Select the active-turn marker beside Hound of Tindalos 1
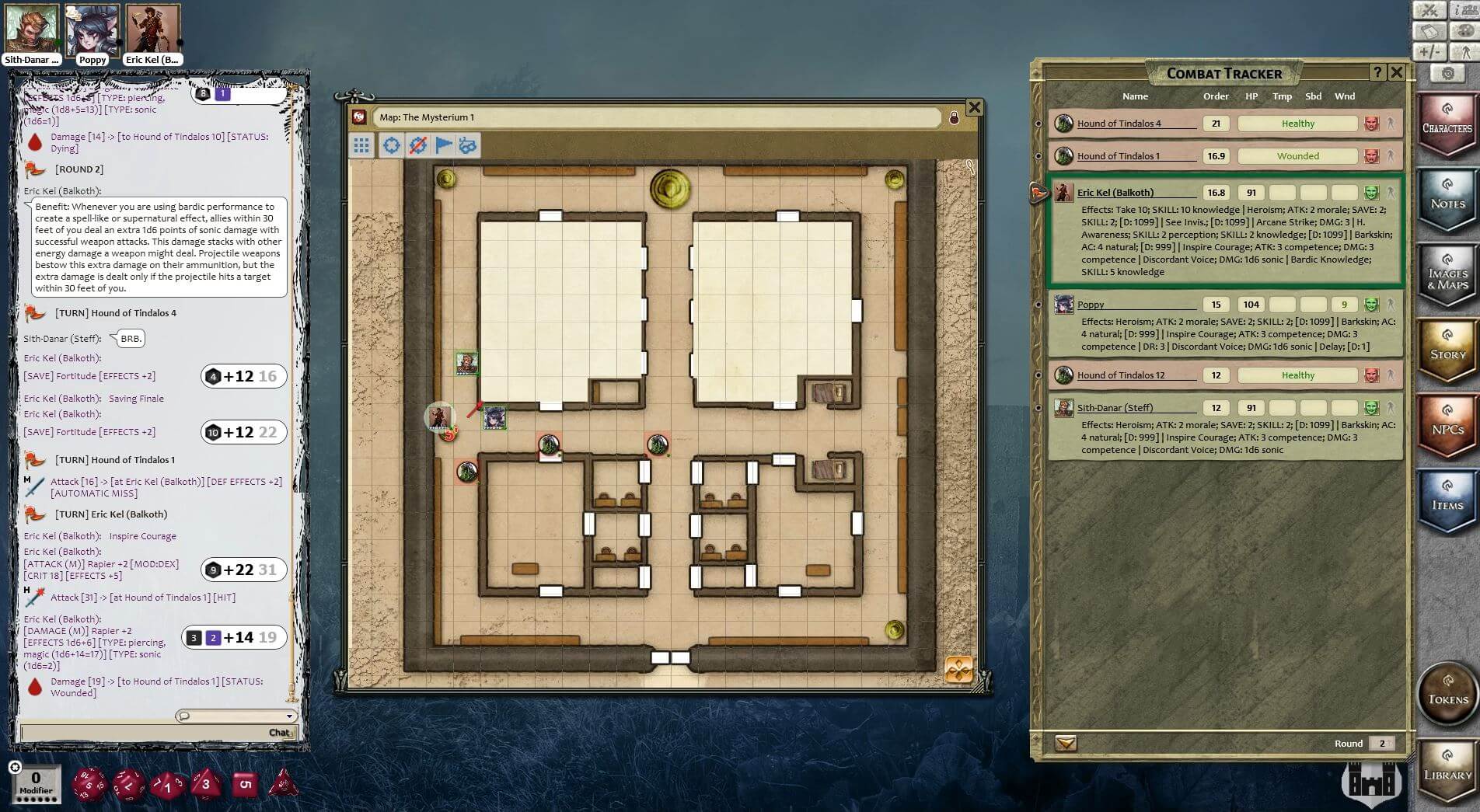Image resolution: width=1480 pixels, height=812 pixels. click(1040, 155)
